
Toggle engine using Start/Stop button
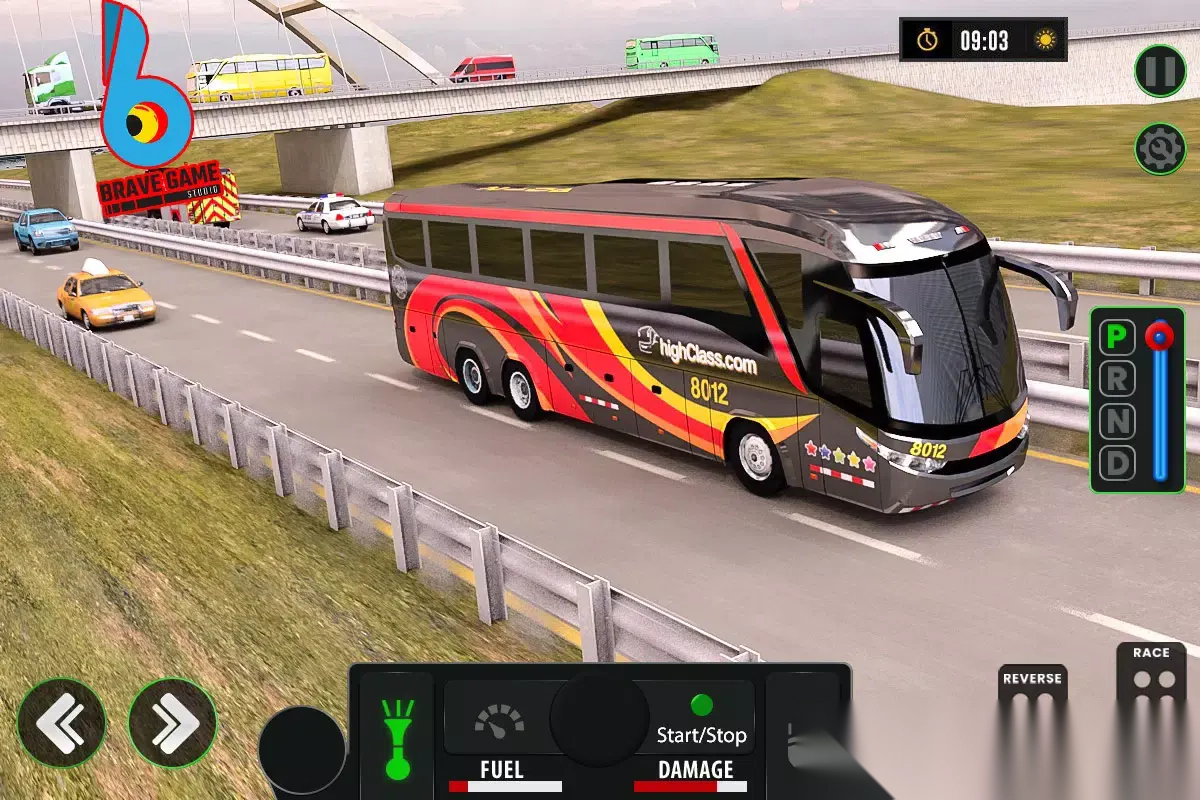click(701, 722)
